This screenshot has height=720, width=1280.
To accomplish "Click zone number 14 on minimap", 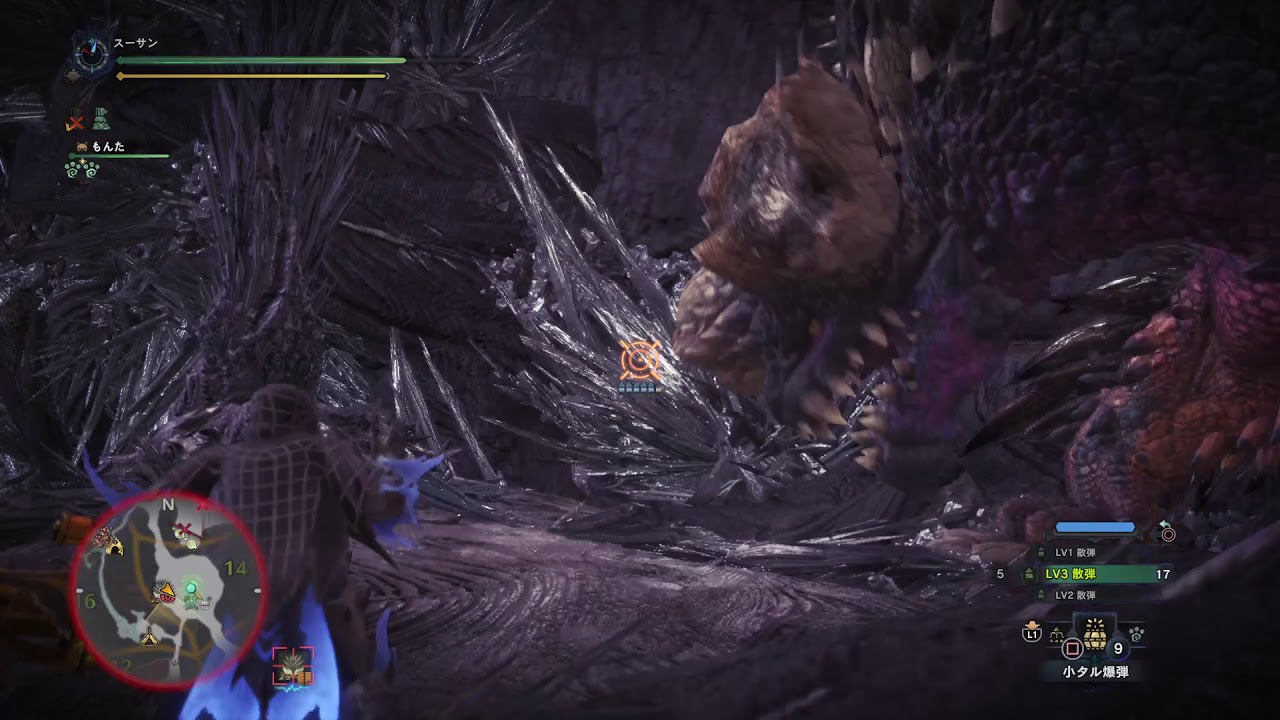I will 235,568.
